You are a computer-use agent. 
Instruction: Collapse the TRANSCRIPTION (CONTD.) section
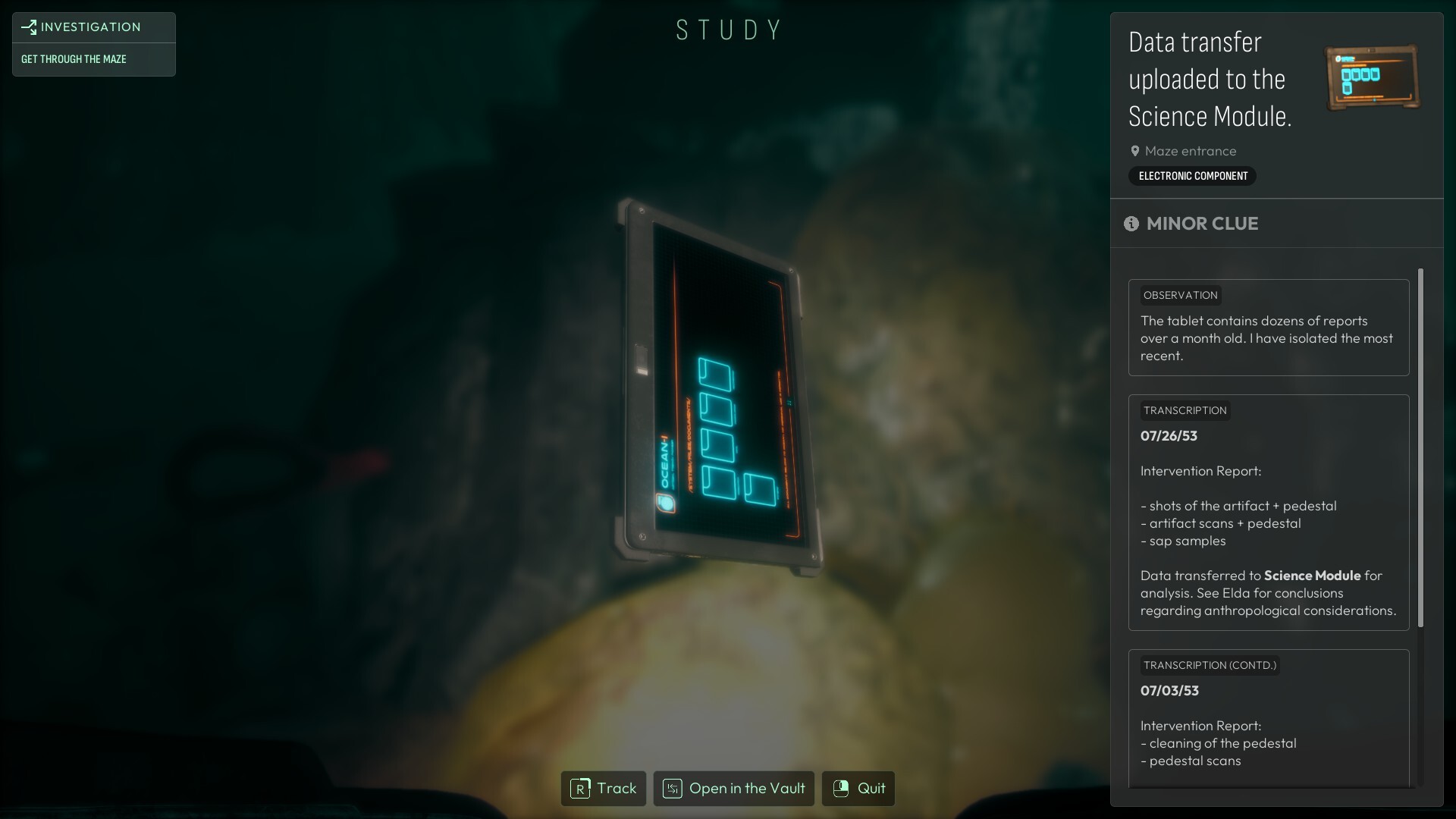(1210, 665)
